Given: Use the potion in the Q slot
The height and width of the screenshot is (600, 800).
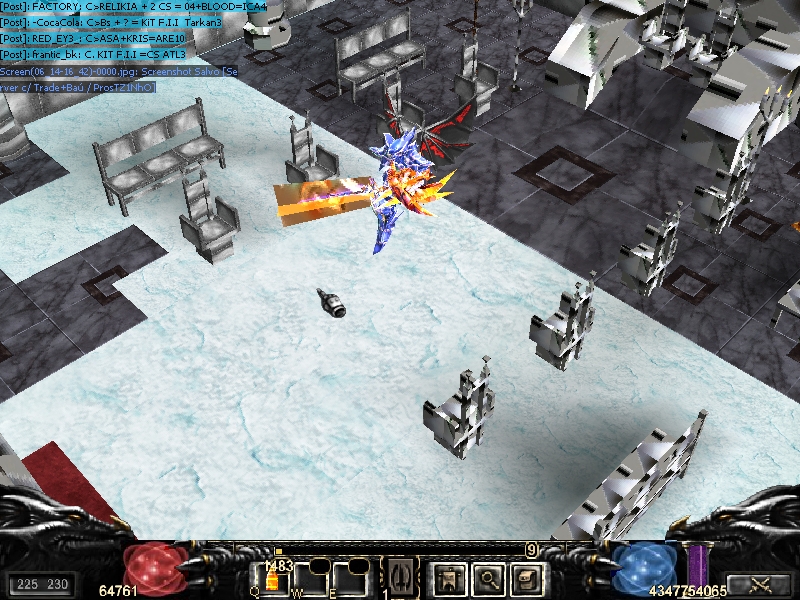Looking at the screenshot, I should (x=270, y=578).
